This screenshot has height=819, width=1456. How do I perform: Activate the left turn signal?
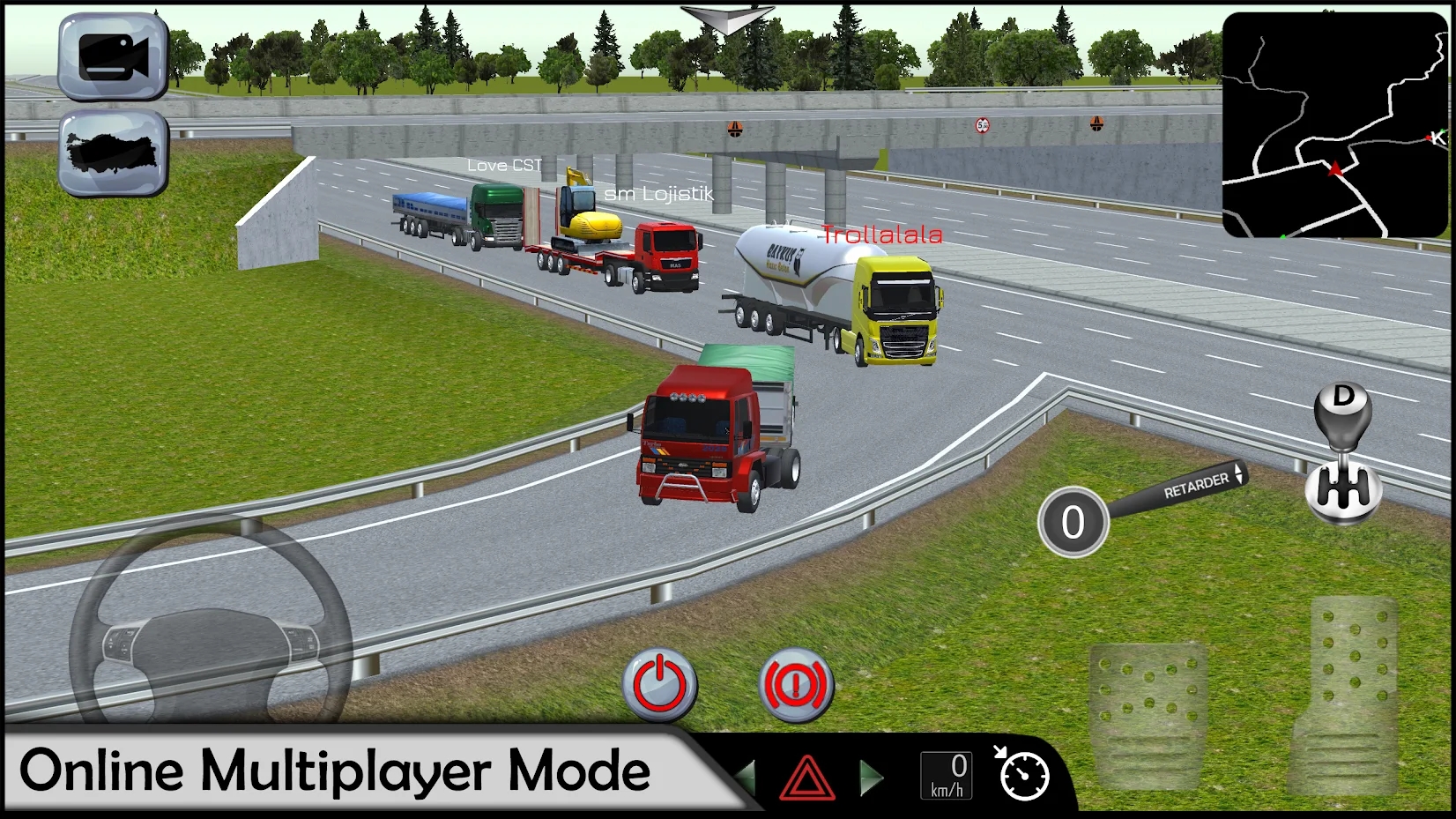tap(746, 777)
